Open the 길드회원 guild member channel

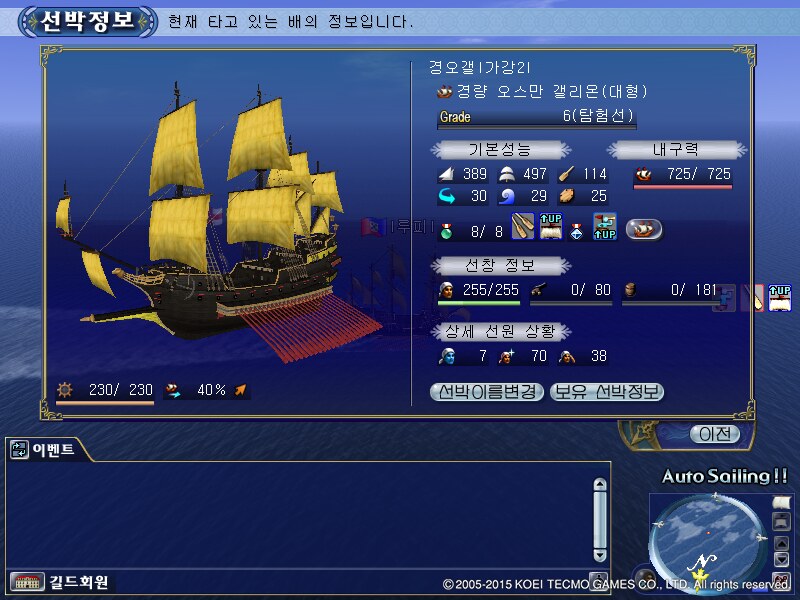60,582
